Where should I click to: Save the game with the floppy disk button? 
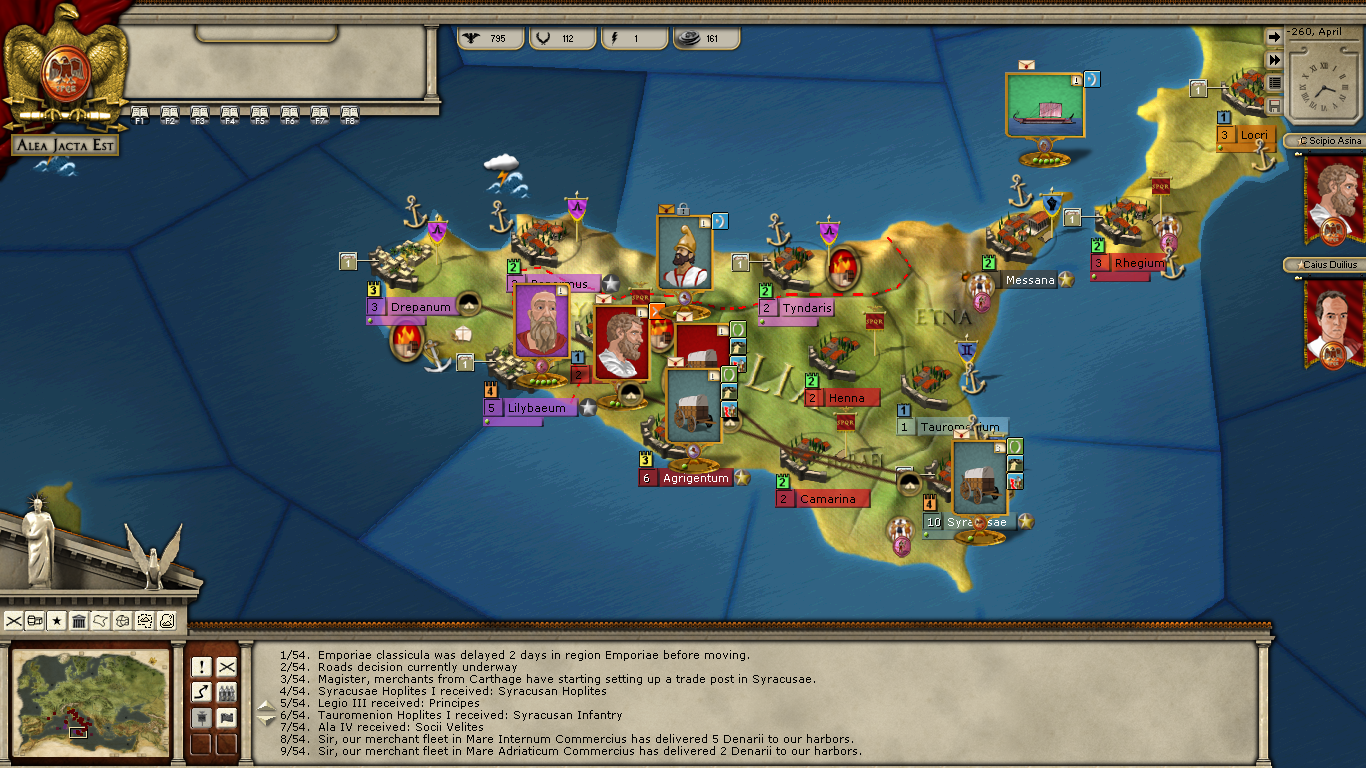(x=1274, y=106)
